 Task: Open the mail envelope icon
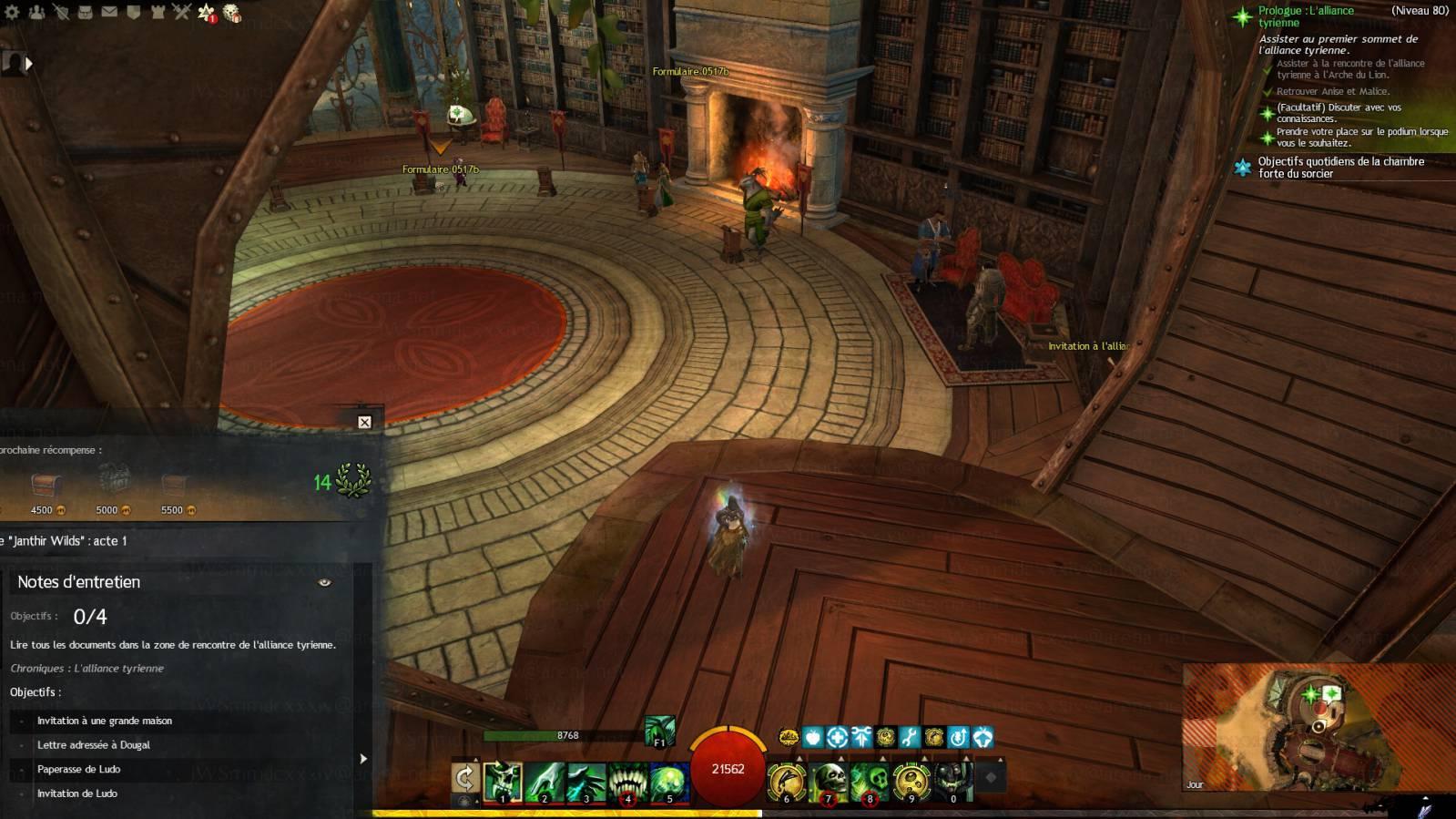pyautogui.click(x=109, y=12)
